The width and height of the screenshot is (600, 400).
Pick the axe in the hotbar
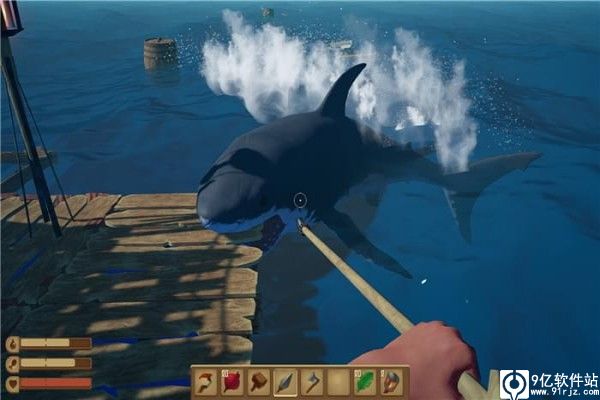point(313,382)
